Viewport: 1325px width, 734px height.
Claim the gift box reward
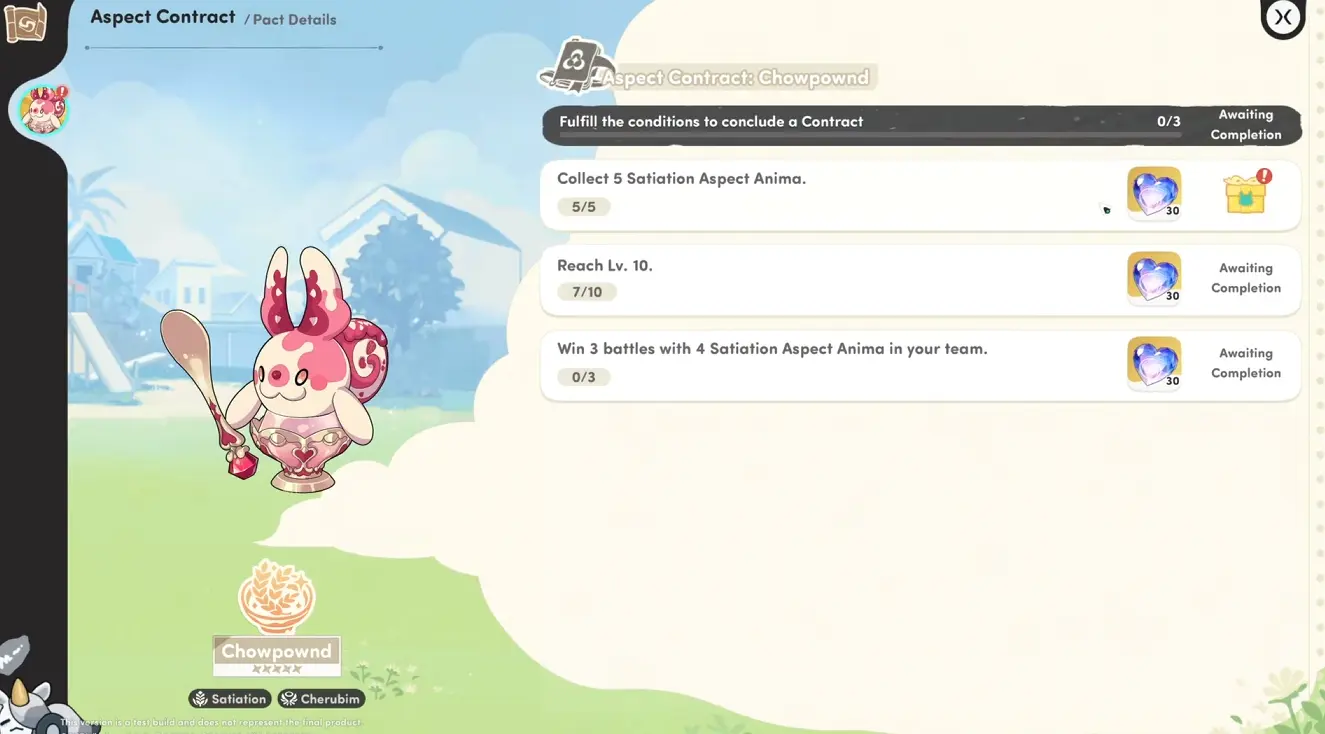pos(1246,192)
